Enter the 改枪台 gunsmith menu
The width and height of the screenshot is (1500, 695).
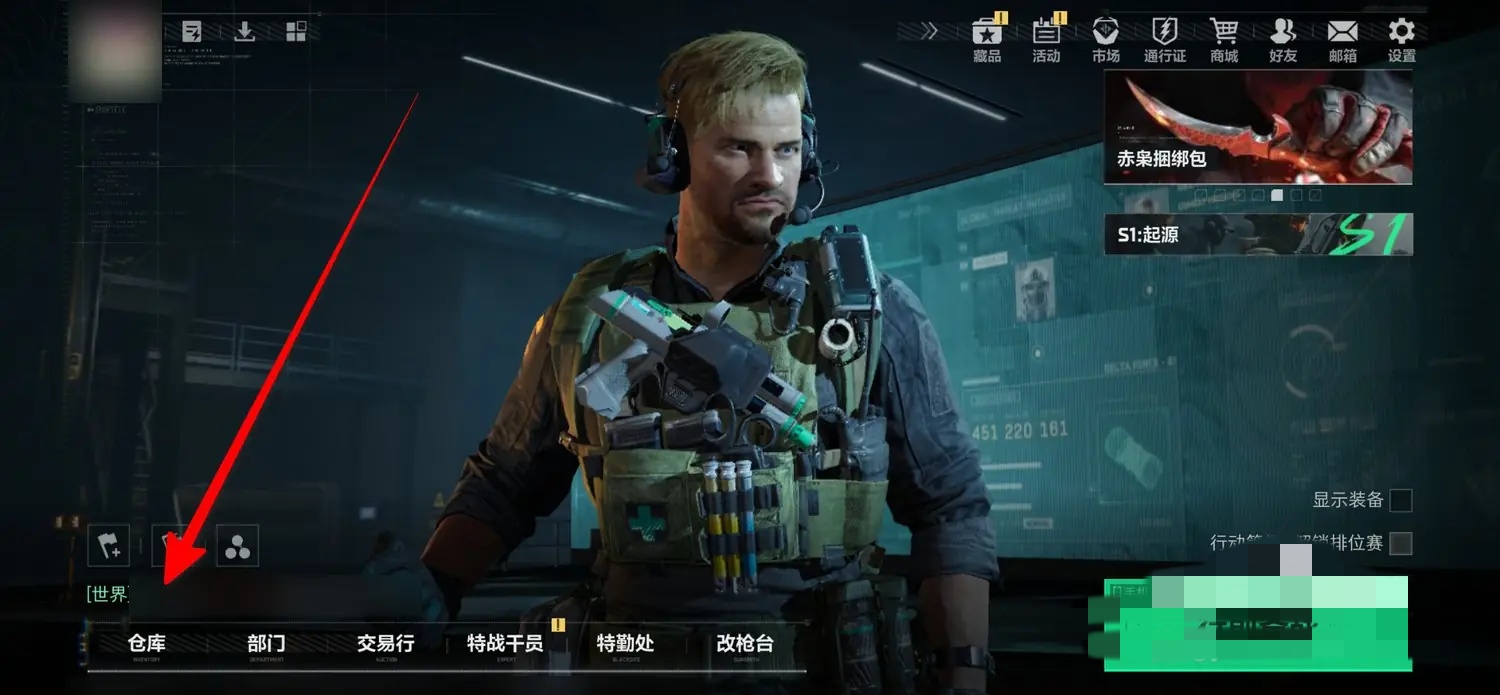pos(745,644)
